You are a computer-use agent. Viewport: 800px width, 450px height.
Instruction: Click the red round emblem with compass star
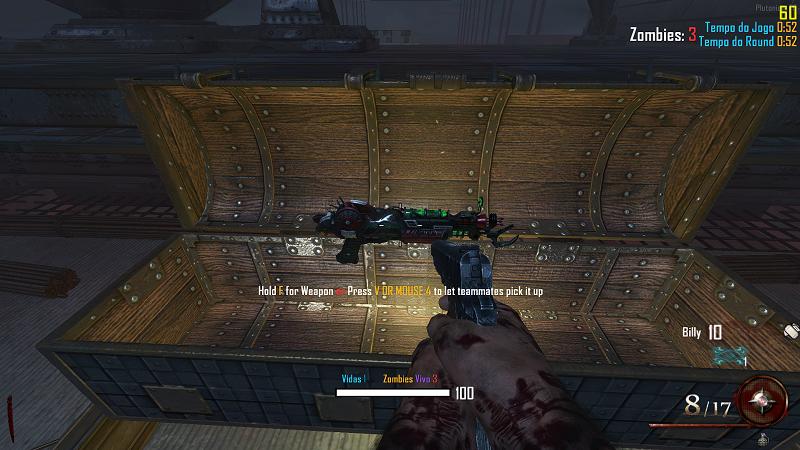point(765,399)
